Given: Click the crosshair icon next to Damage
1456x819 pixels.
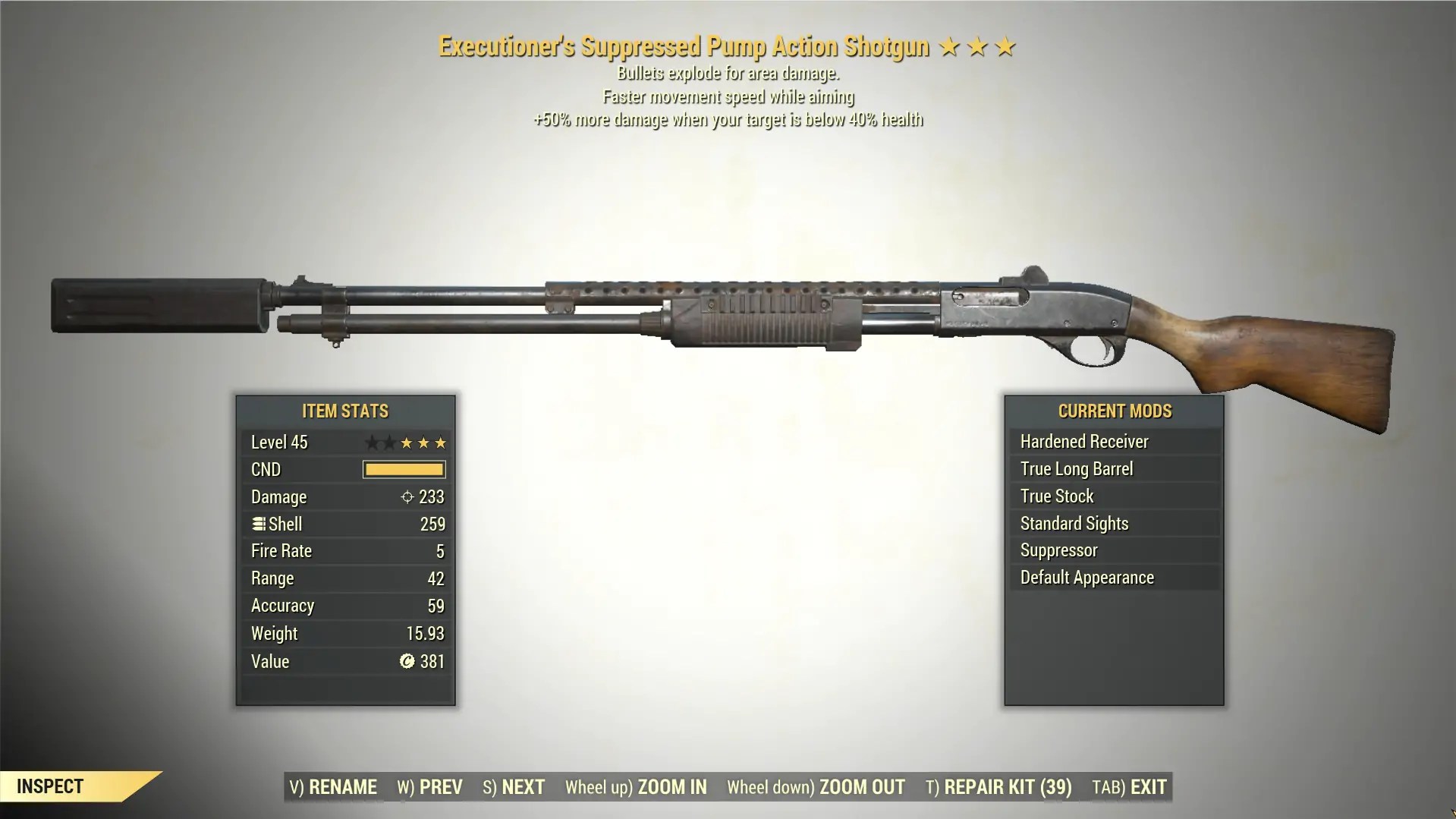Looking at the screenshot, I should [407, 496].
